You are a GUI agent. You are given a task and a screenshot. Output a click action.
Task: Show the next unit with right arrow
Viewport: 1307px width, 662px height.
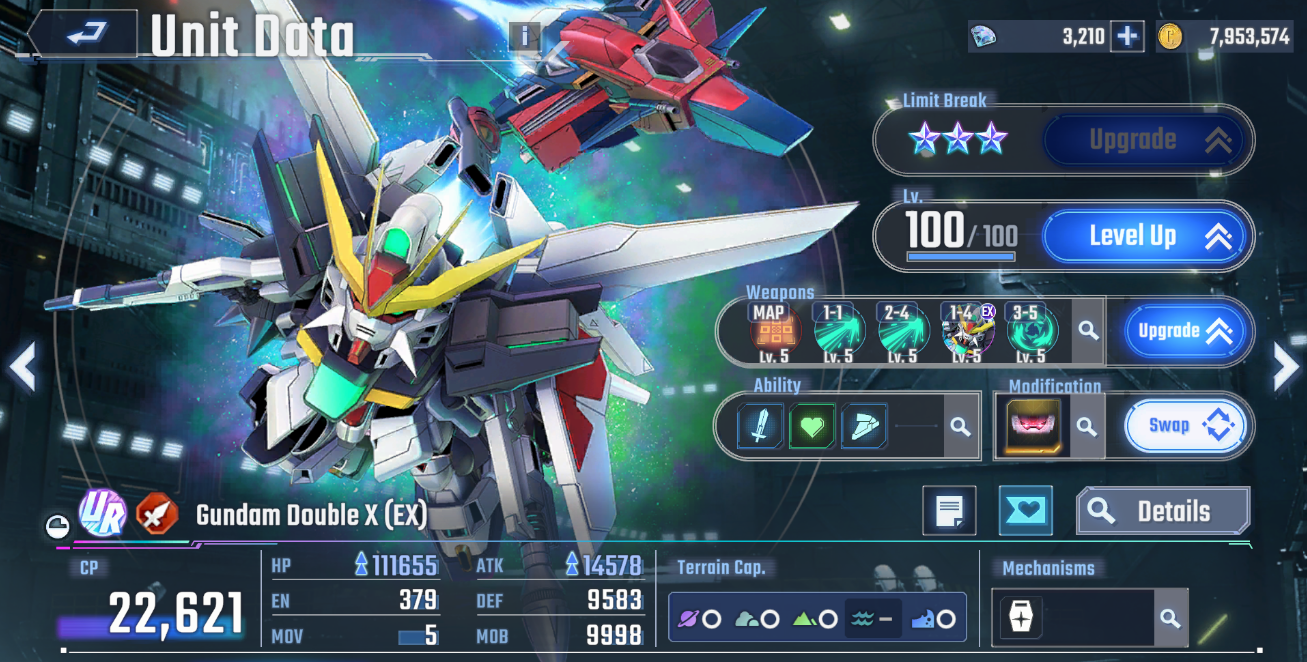pos(1285,367)
